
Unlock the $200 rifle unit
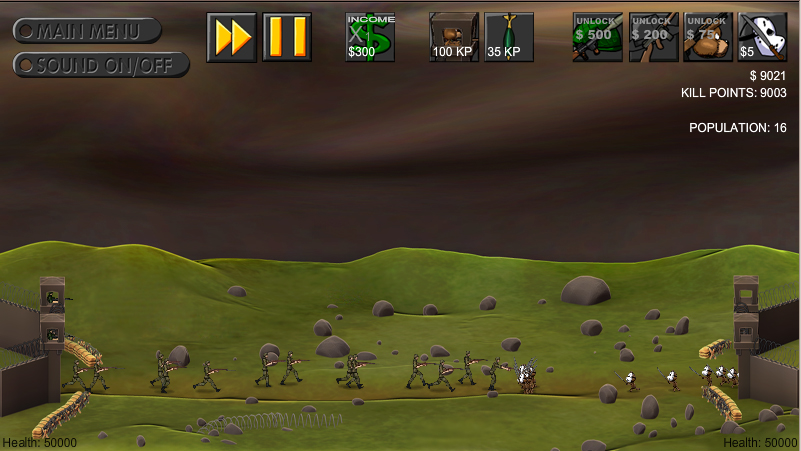pyautogui.click(x=654, y=37)
